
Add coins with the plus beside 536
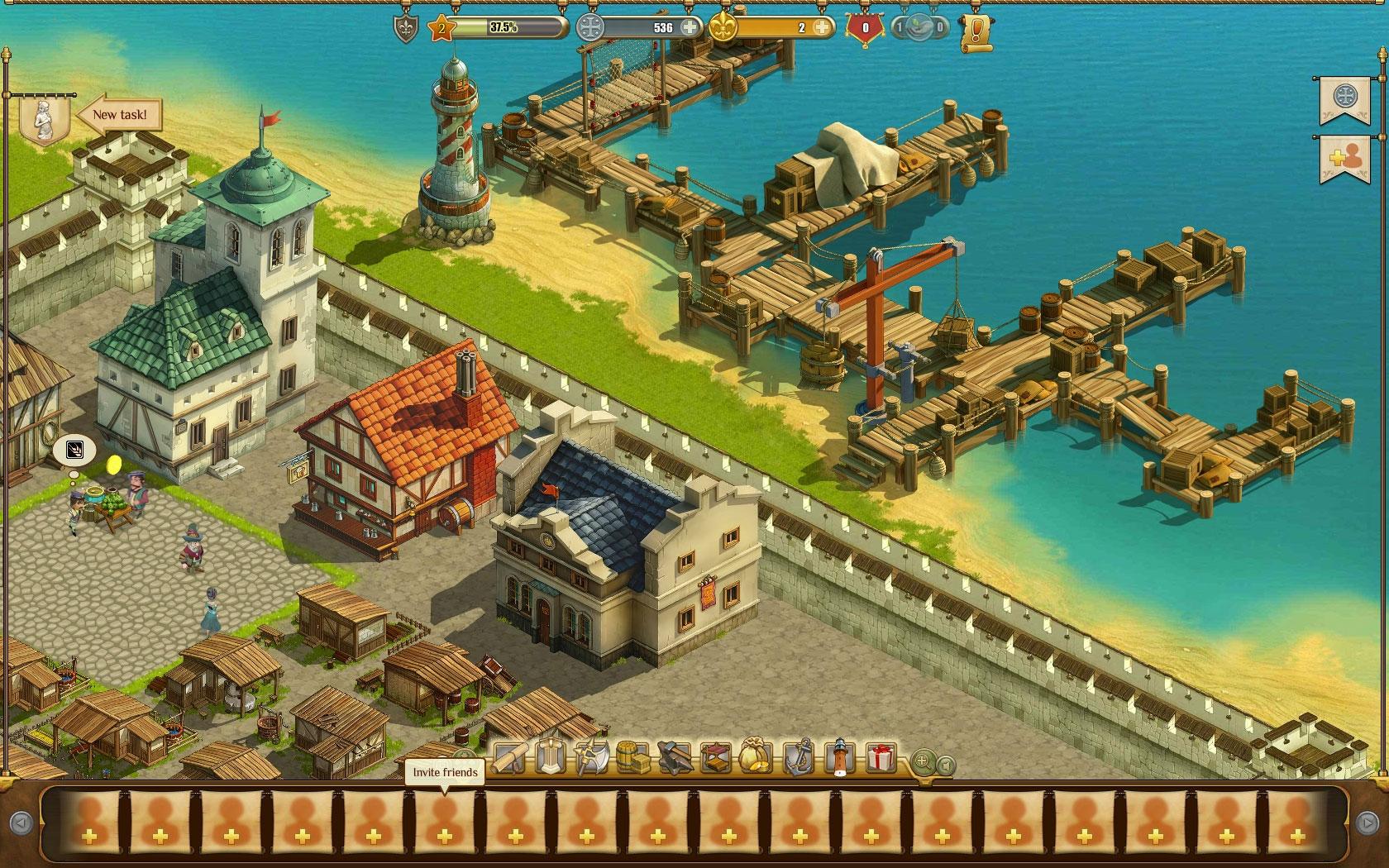[x=689, y=26]
